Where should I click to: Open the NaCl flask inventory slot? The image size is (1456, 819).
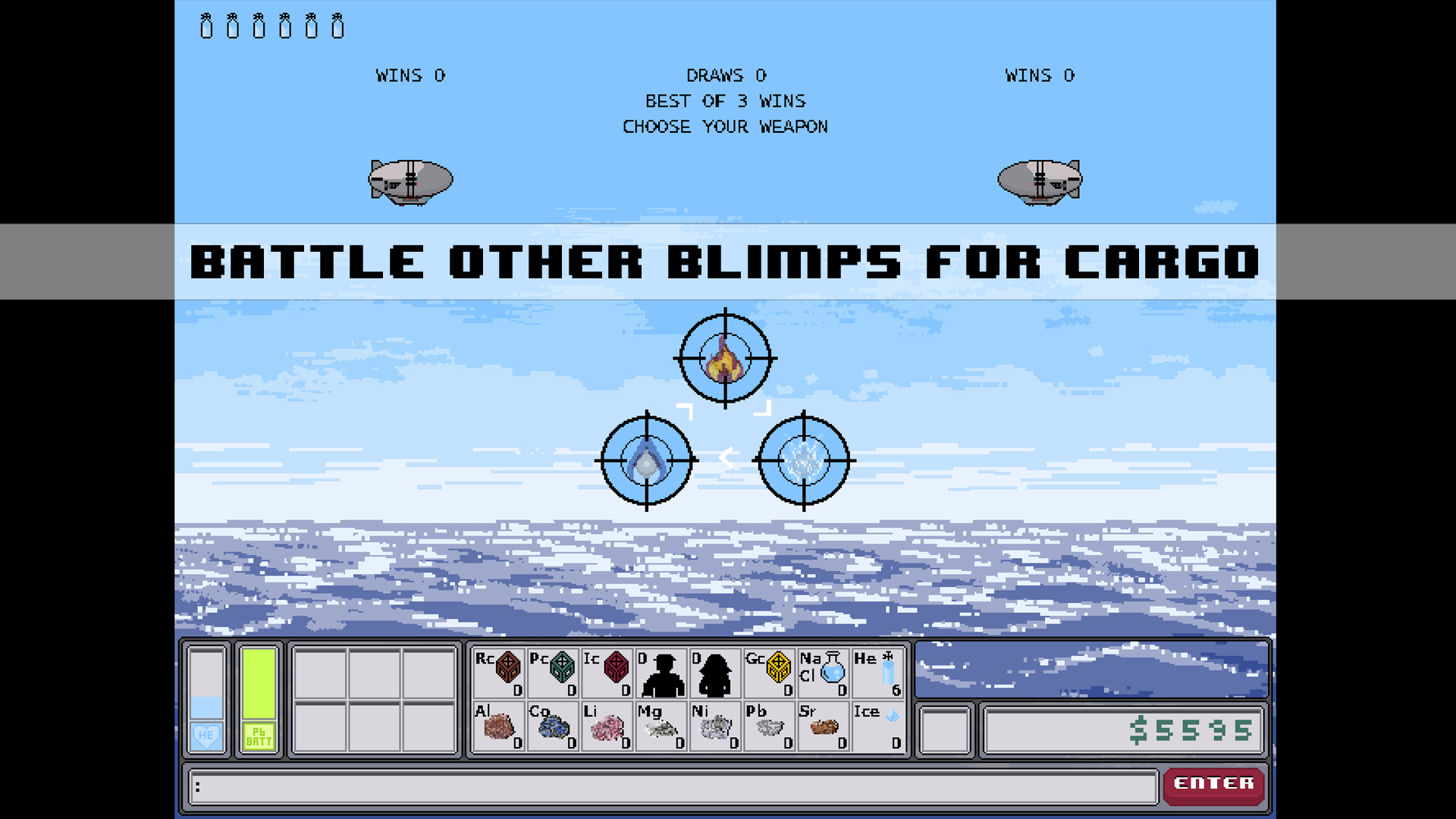pyautogui.click(x=824, y=672)
